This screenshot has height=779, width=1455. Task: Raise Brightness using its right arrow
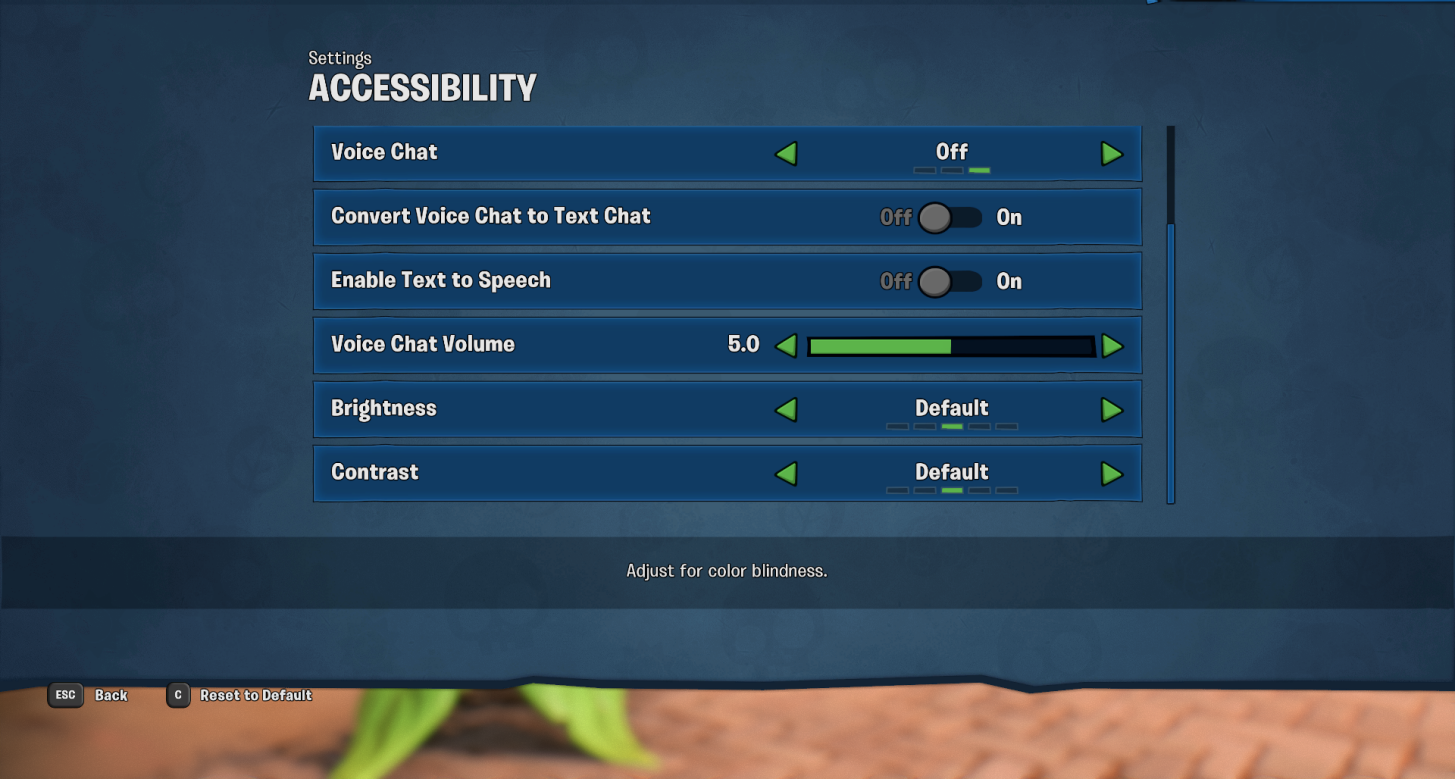pos(1111,409)
